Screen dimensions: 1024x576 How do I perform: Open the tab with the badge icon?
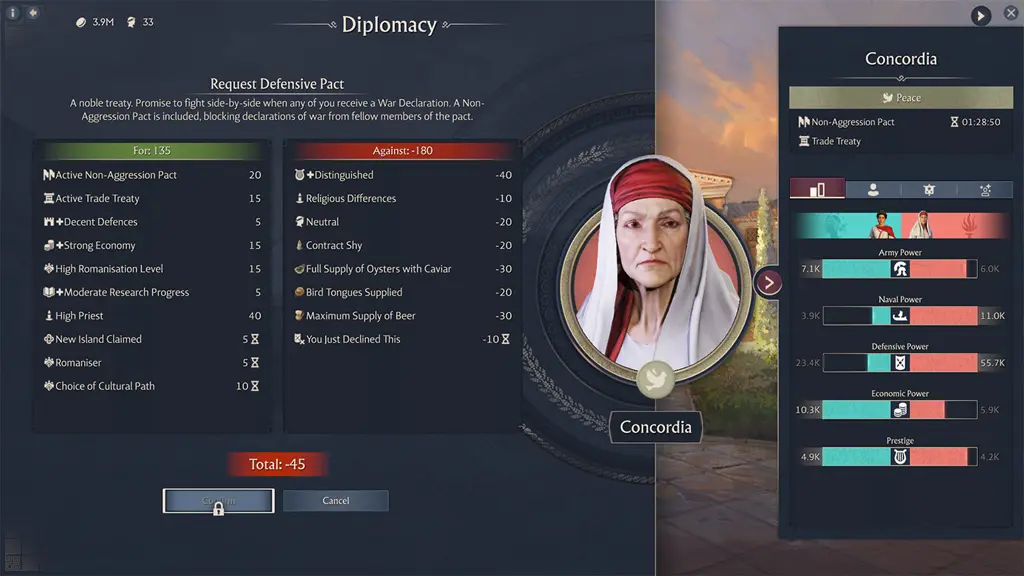[928, 189]
